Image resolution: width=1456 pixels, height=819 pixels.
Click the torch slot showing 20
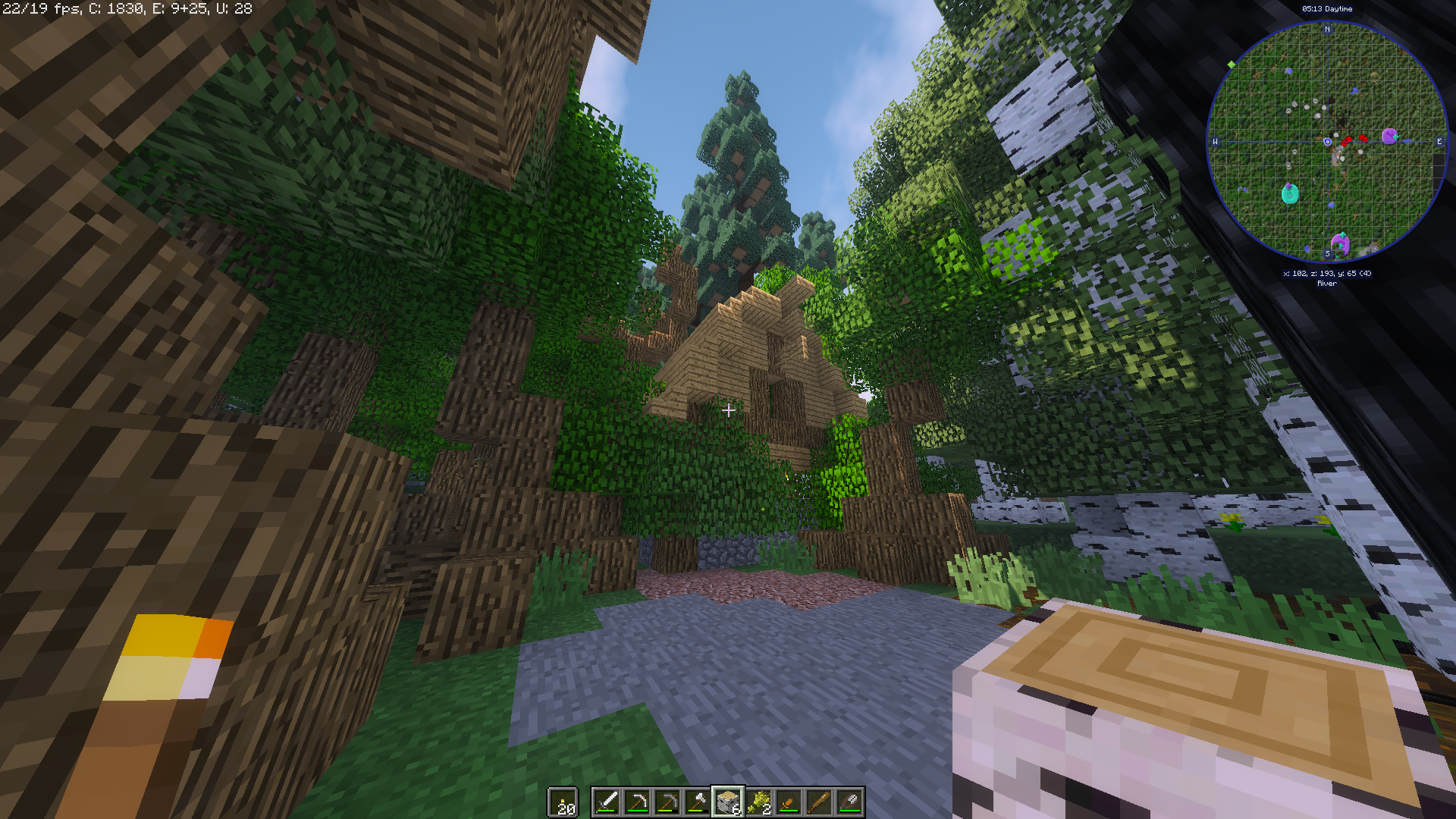(x=563, y=802)
